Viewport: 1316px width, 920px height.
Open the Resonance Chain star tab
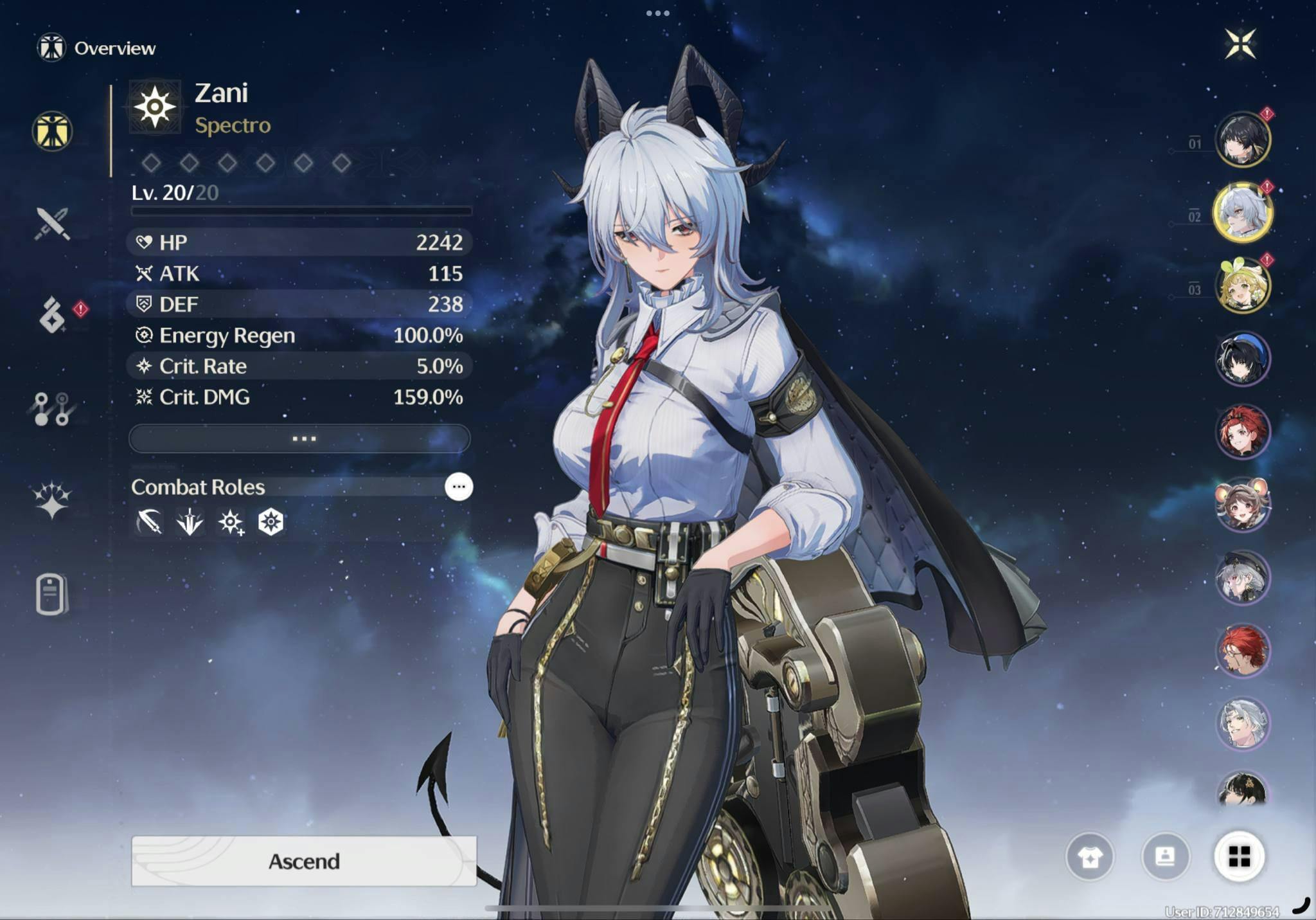pos(51,500)
